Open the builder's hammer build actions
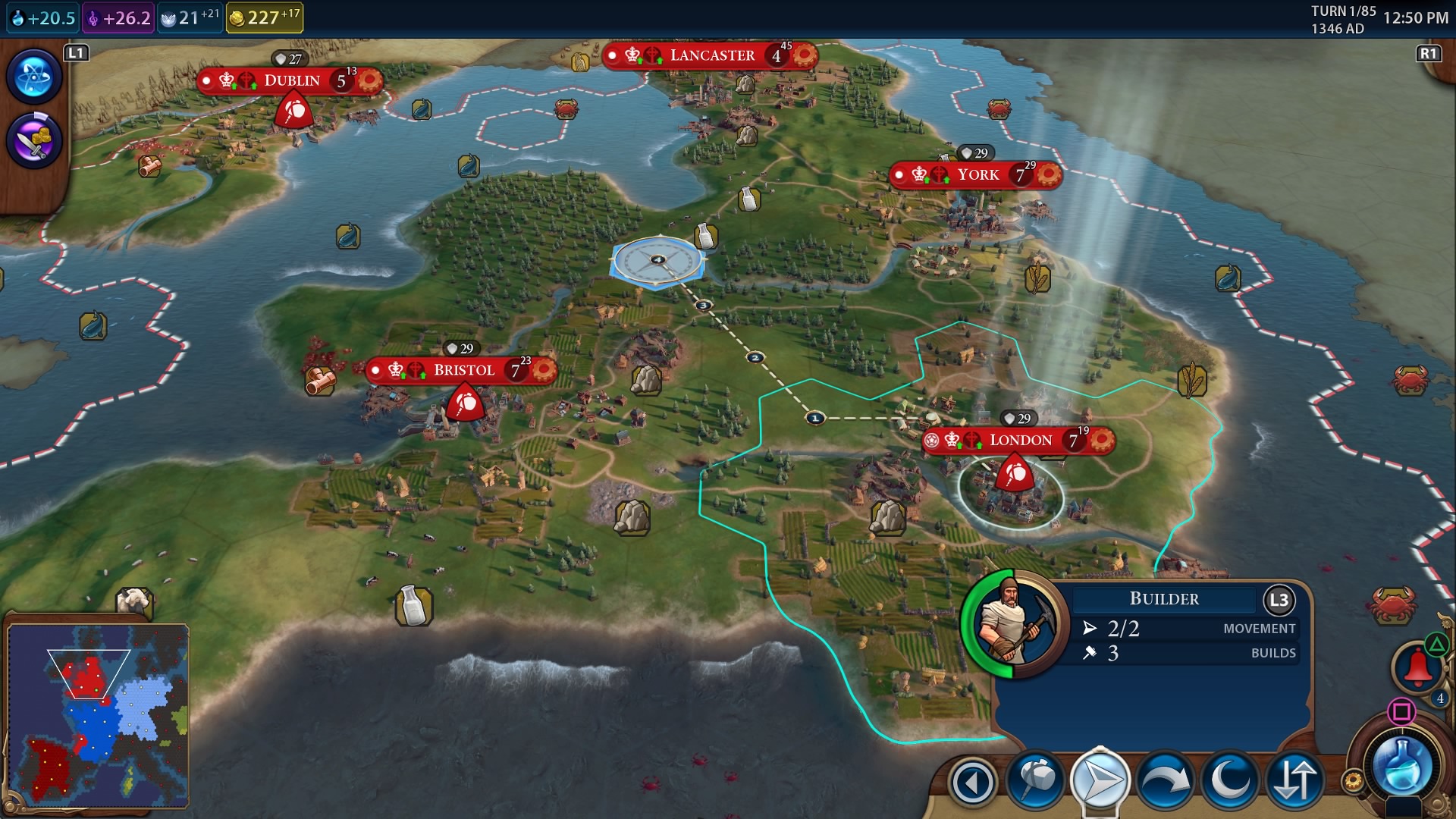The height and width of the screenshot is (819, 1456). click(1036, 780)
